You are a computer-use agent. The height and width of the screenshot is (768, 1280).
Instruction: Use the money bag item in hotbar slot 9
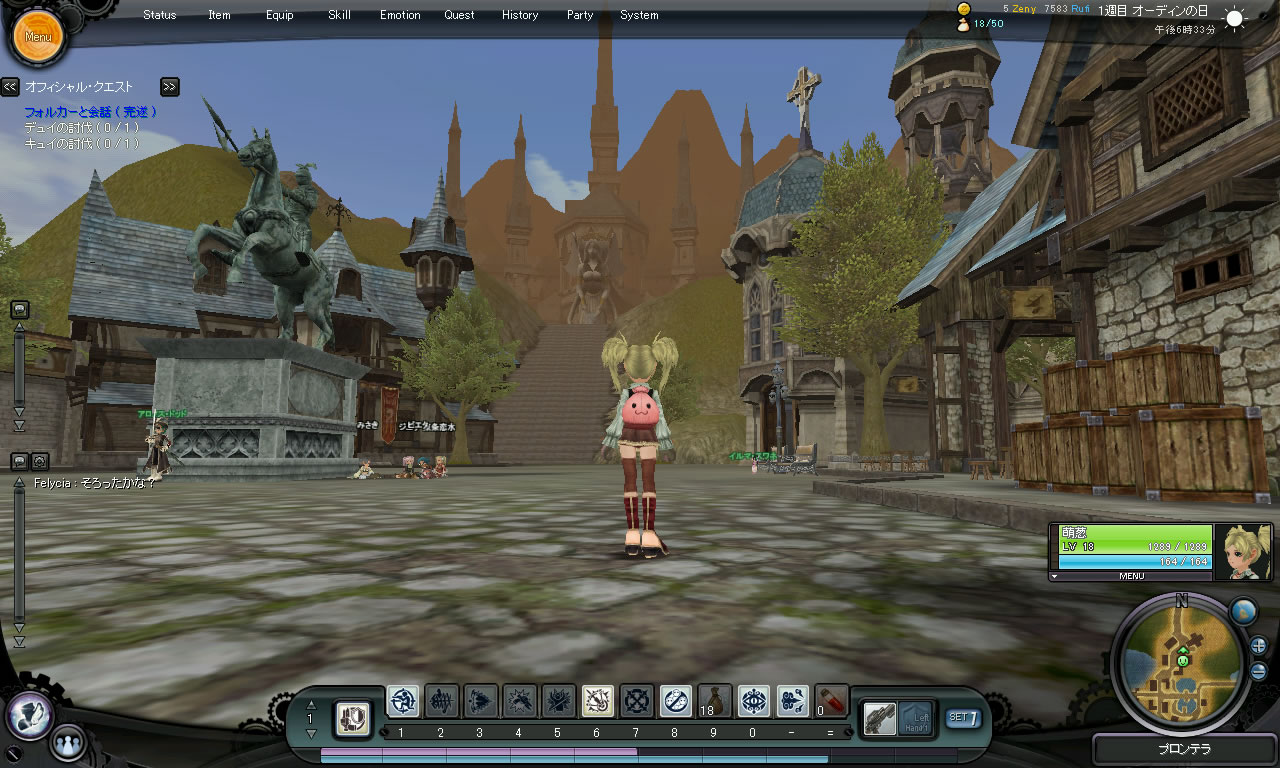714,701
